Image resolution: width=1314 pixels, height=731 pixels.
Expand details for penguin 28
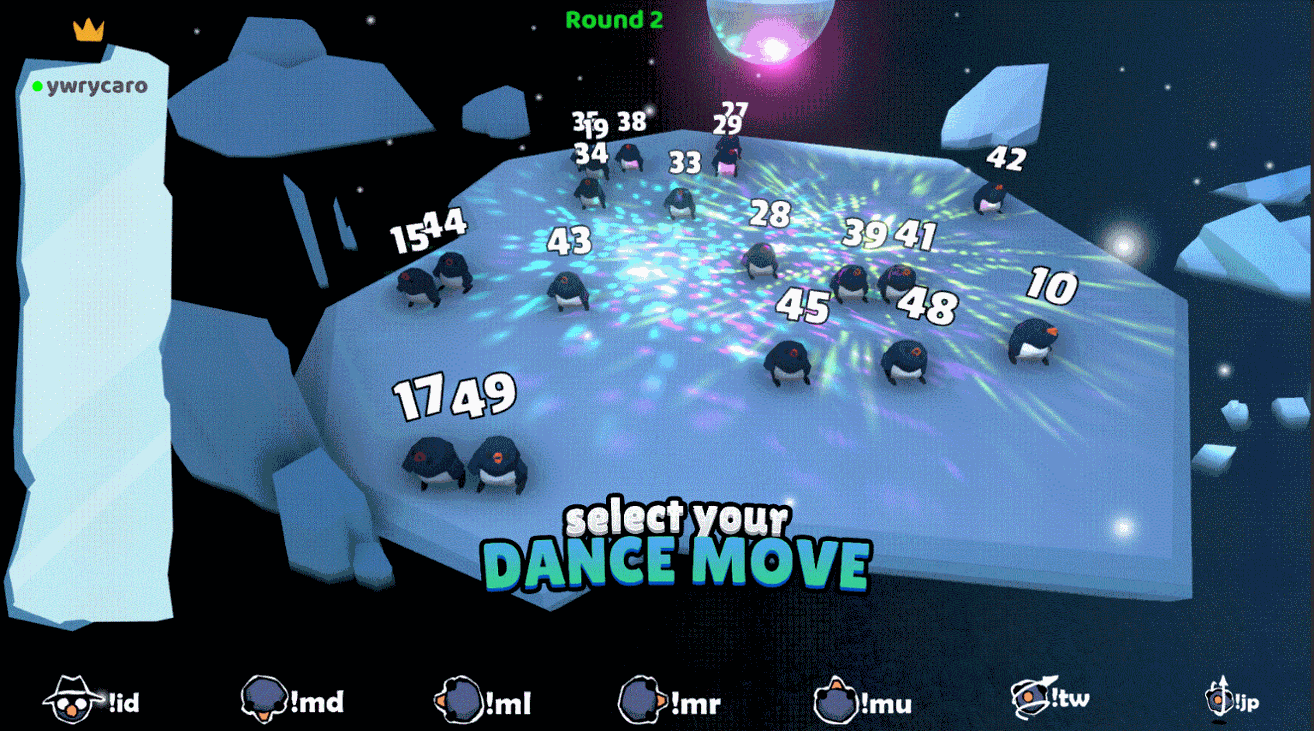[x=770, y=213]
